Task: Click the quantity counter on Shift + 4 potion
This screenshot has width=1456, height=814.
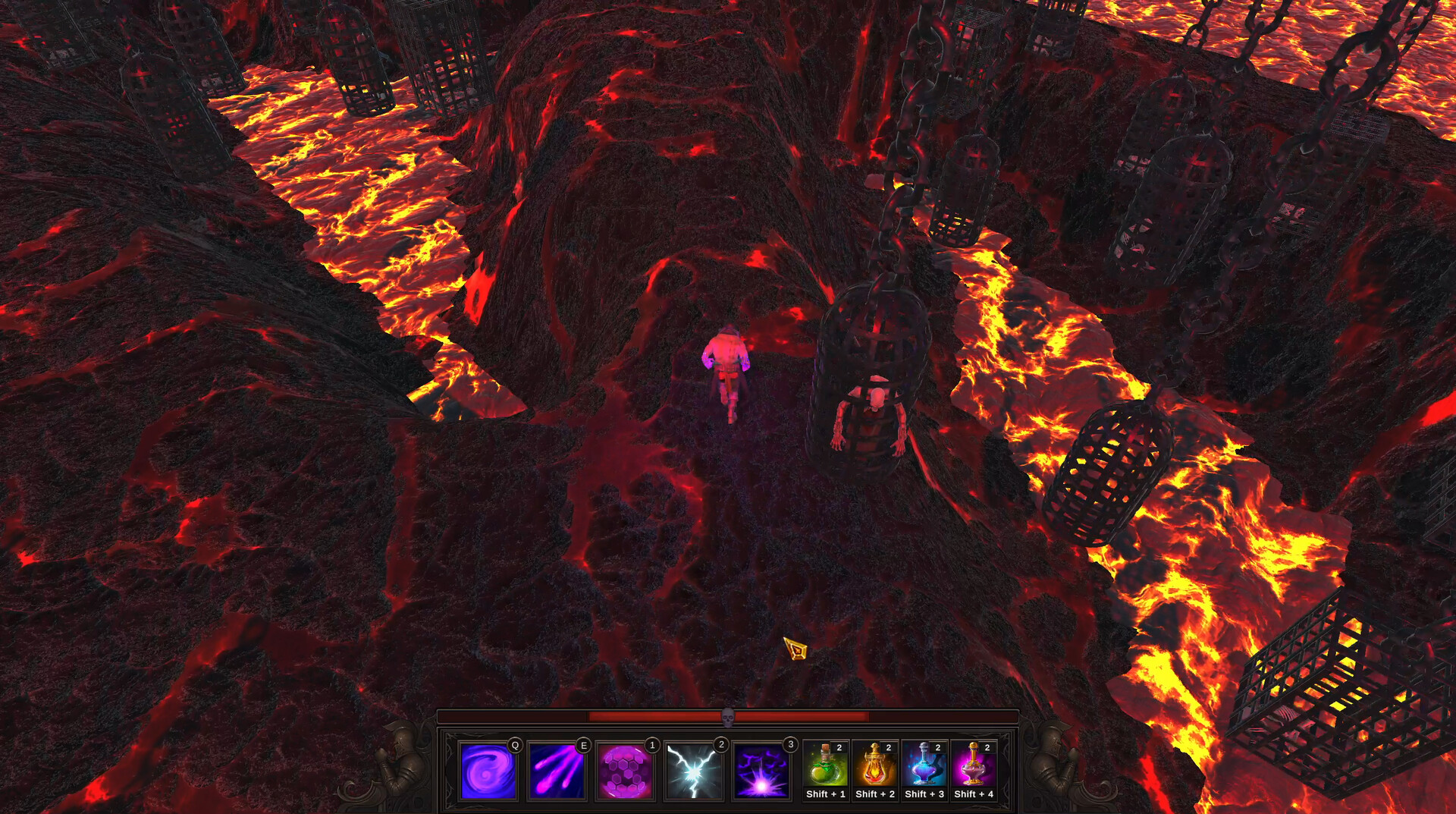Action: click(987, 746)
